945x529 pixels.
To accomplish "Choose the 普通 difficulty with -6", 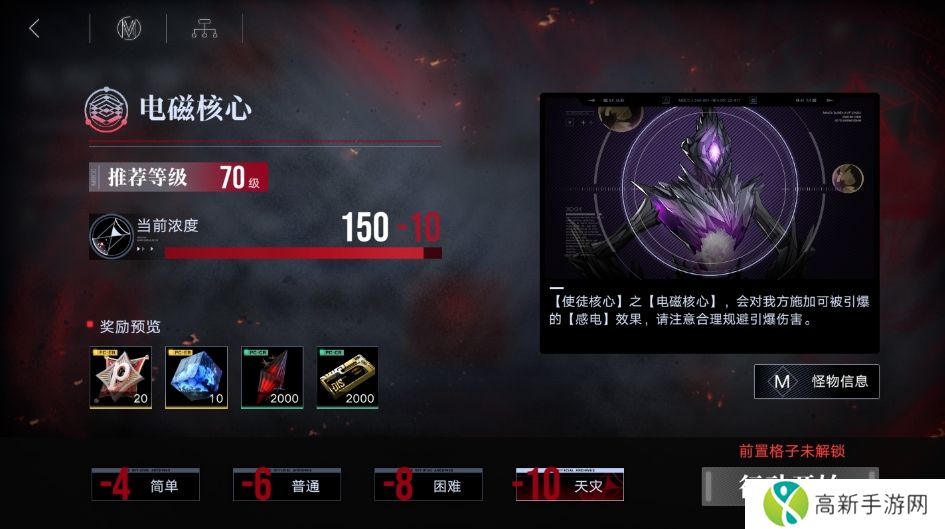I will [287, 485].
